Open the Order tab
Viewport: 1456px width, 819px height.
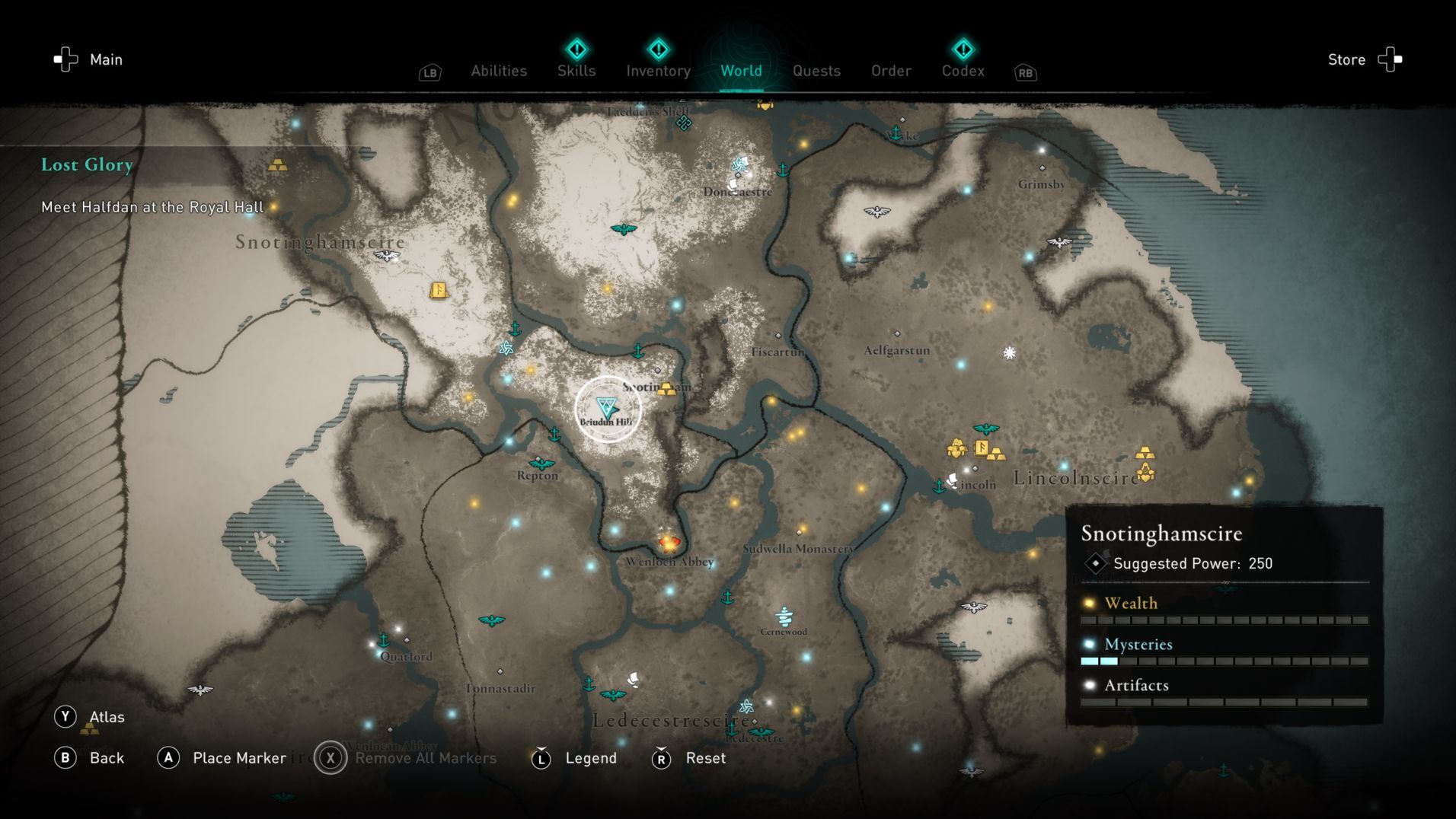point(891,71)
